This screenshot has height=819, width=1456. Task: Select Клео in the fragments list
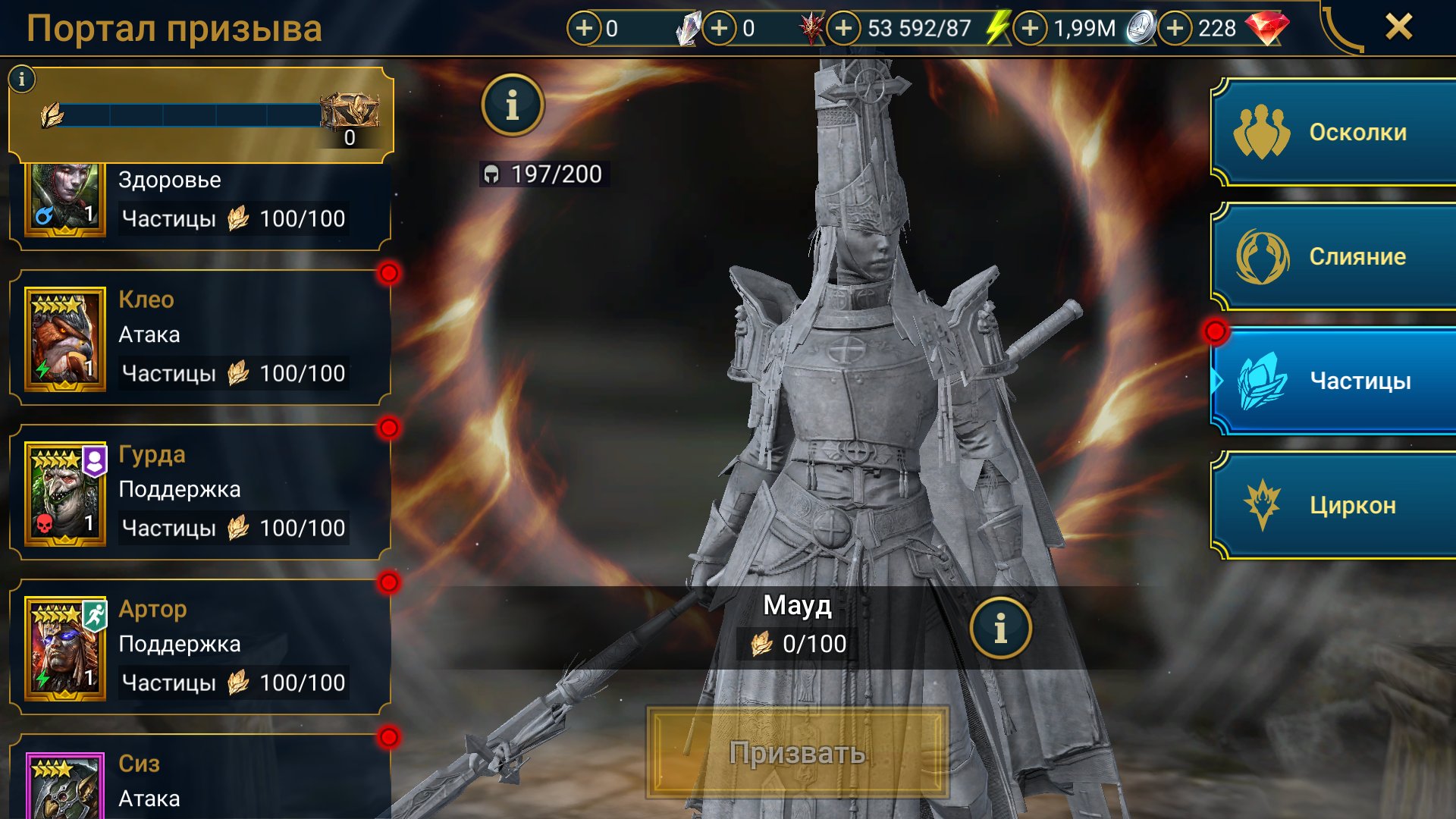point(200,337)
